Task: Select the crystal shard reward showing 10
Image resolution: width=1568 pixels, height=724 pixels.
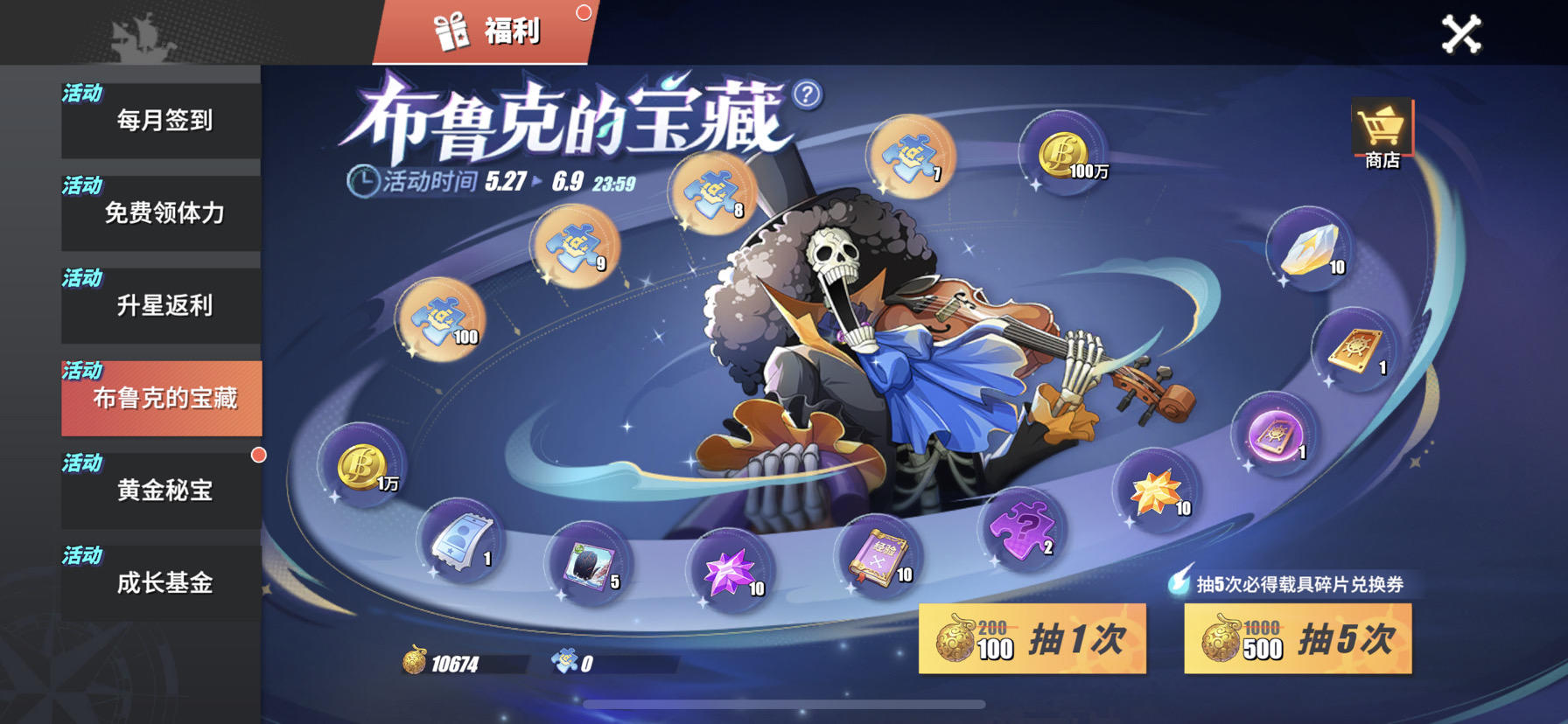Action: [1307, 254]
